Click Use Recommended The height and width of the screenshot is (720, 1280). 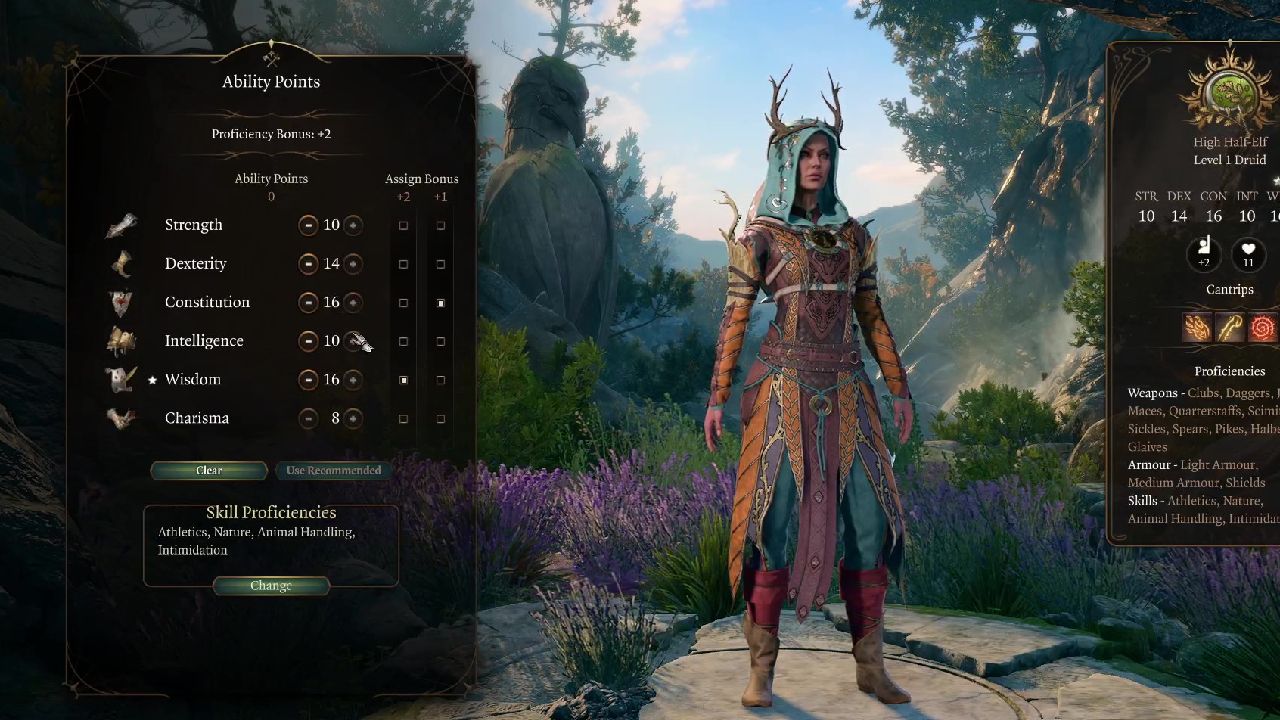click(334, 470)
